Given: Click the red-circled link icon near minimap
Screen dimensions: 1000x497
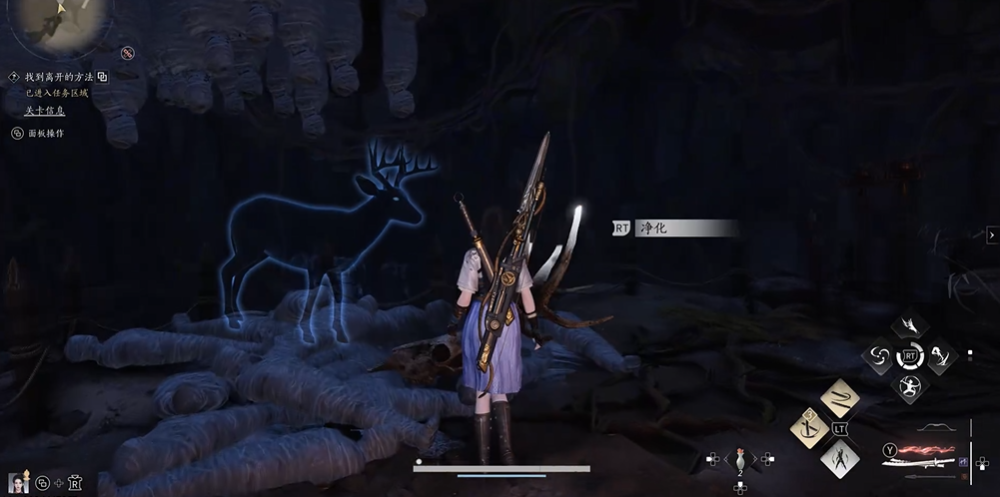Looking at the screenshot, I should tap(128, 52).
